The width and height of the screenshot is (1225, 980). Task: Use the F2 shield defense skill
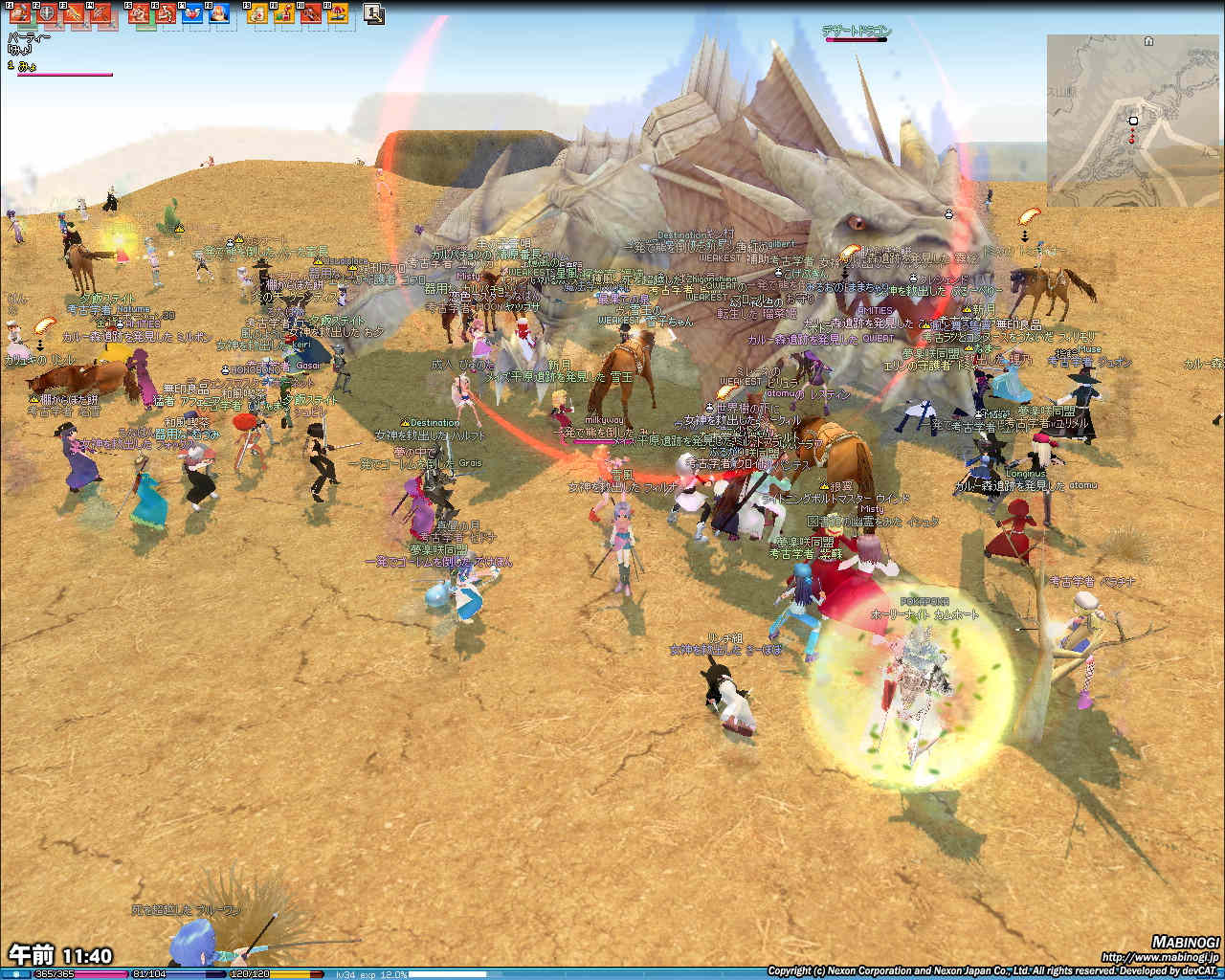[x=46, y=13]
